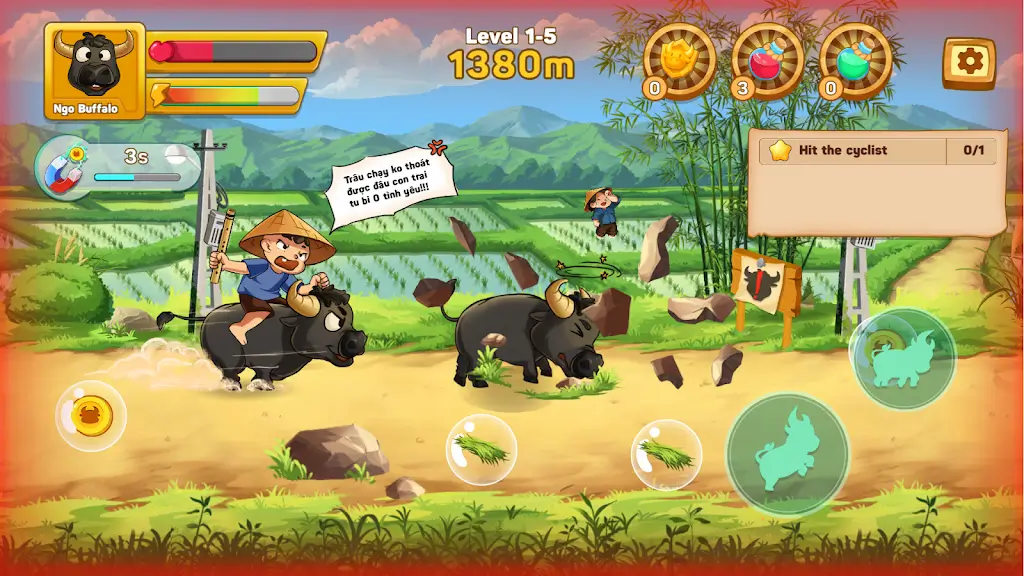Click the Ngo Buffalo portrait
The image size is (1024, 576).
coord(94,70)
